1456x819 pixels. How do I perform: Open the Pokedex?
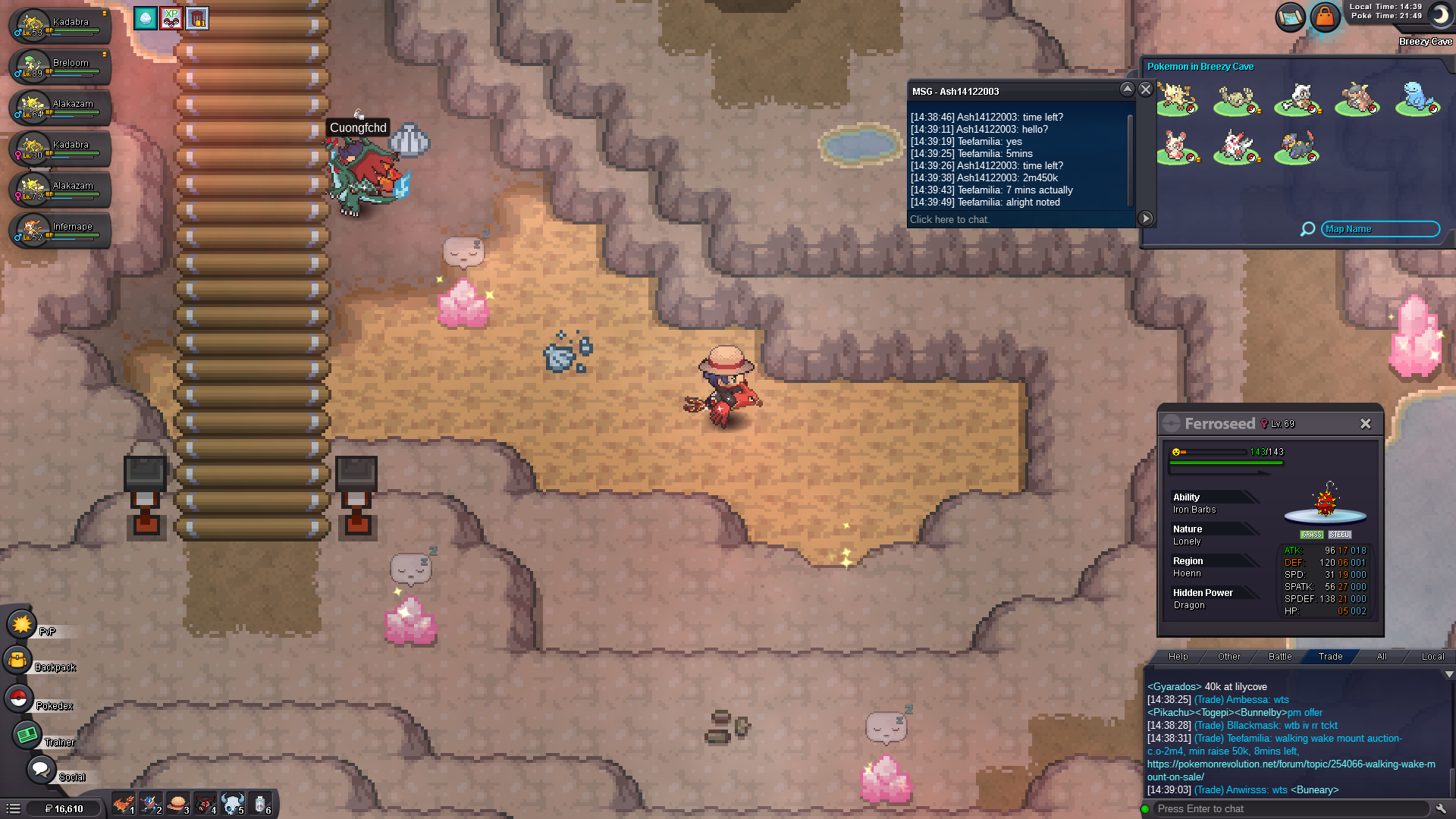coord(19,699)
